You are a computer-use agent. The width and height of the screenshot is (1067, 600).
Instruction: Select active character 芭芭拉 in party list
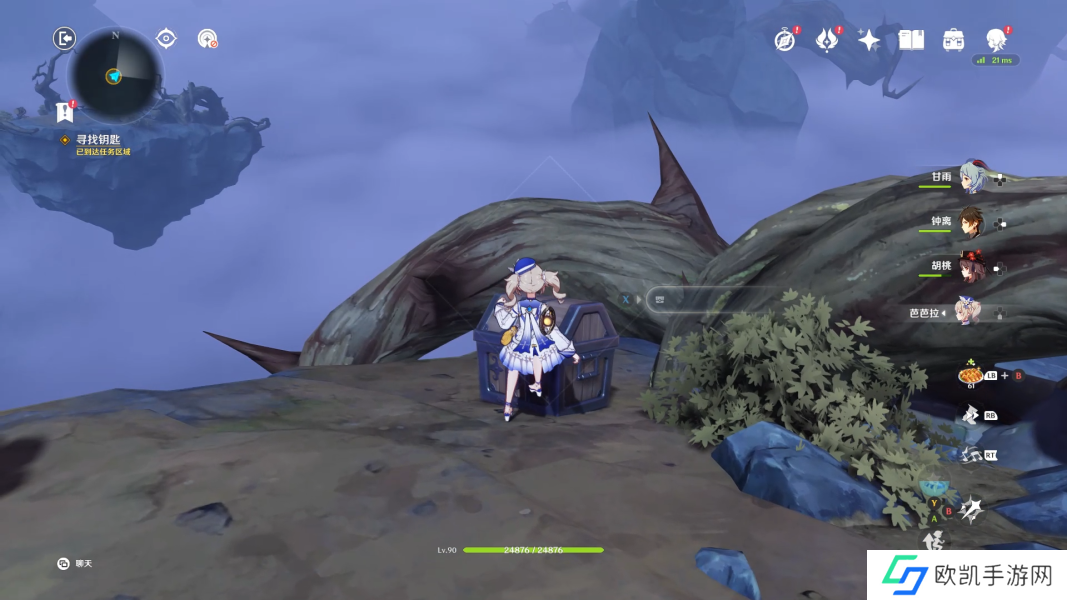(968, 311)
